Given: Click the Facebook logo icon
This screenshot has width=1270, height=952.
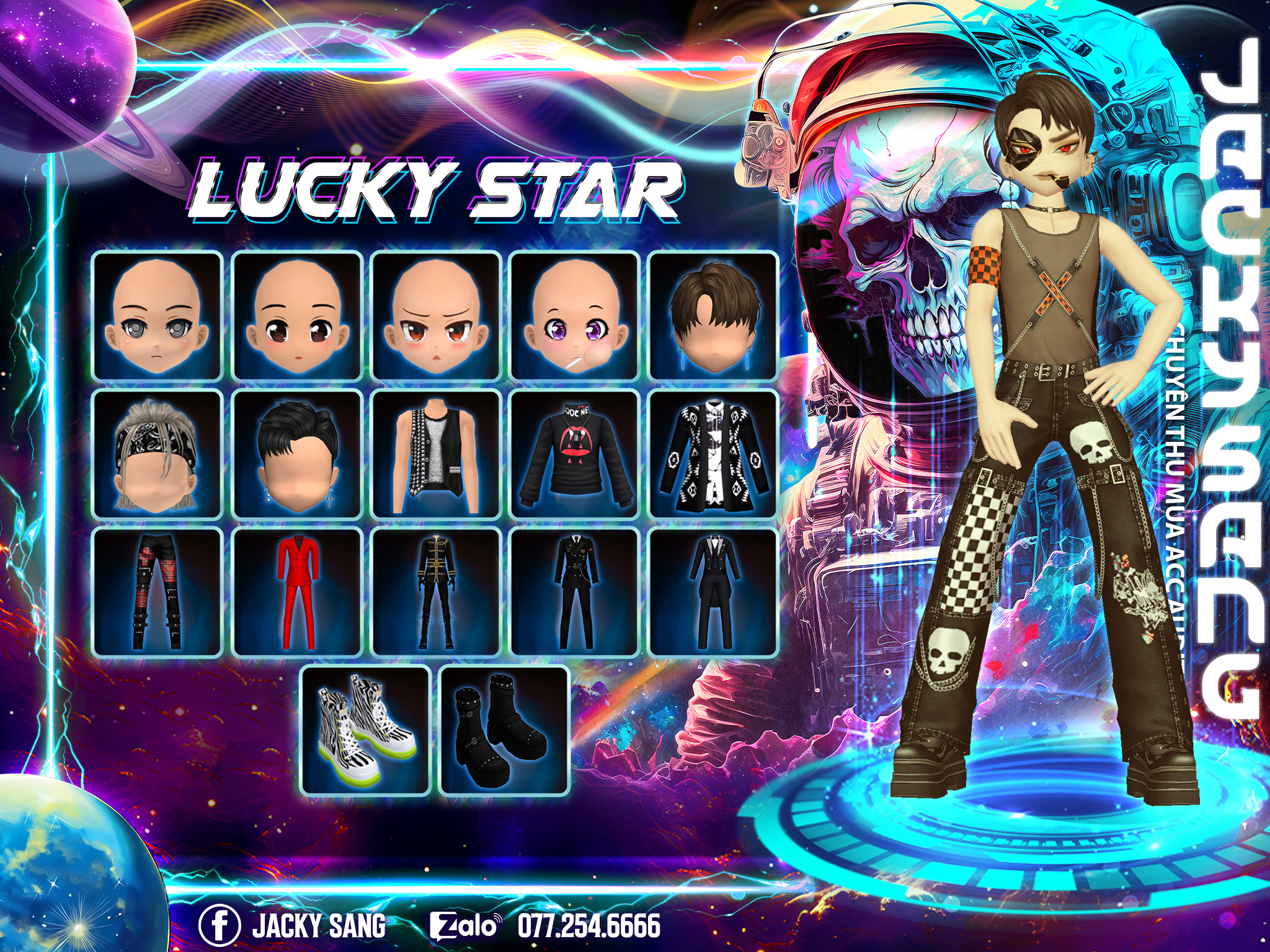Looking at the screenshot, I should 220,924.
